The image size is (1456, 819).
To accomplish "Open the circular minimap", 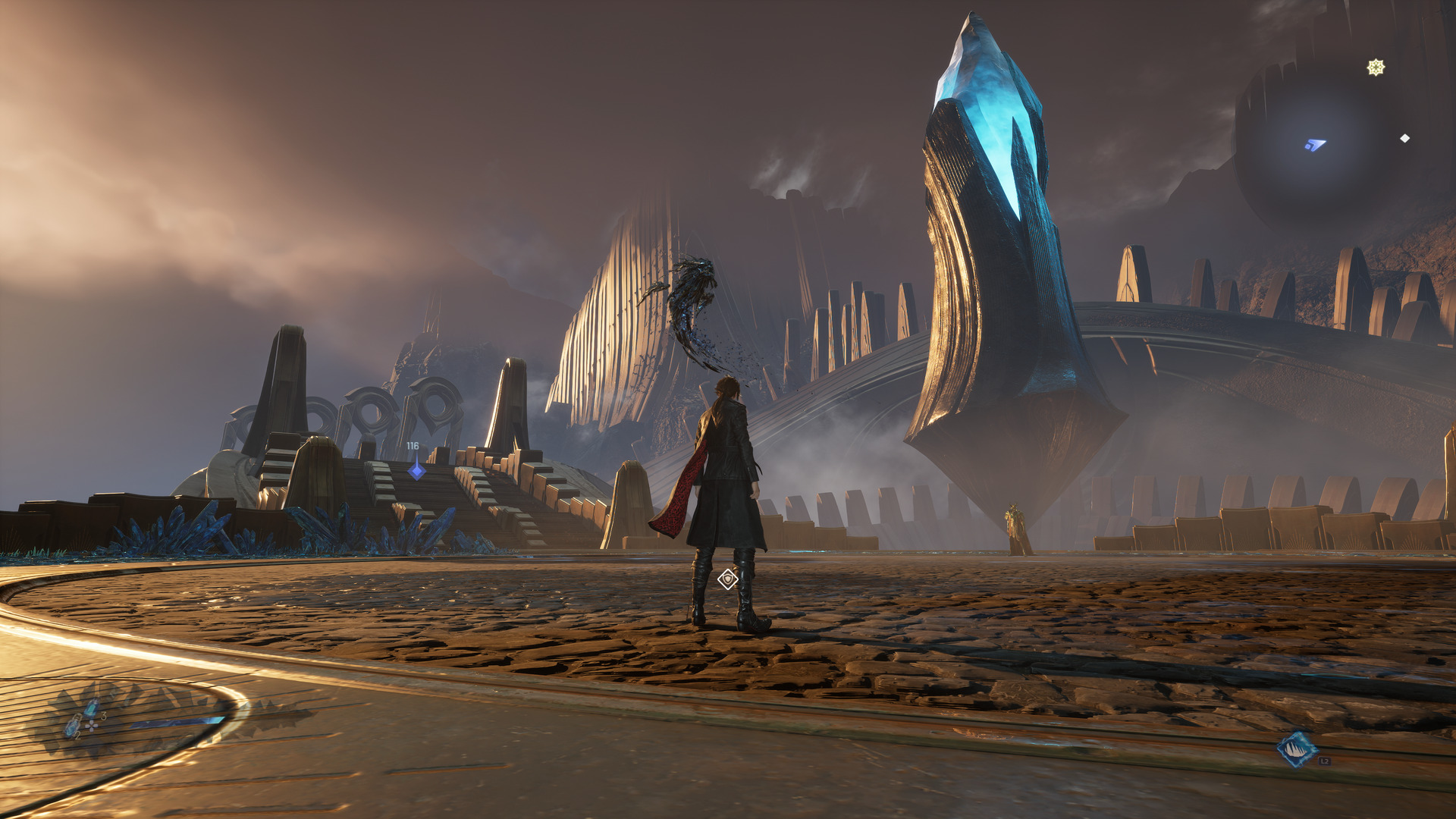I will [1318, 144].
